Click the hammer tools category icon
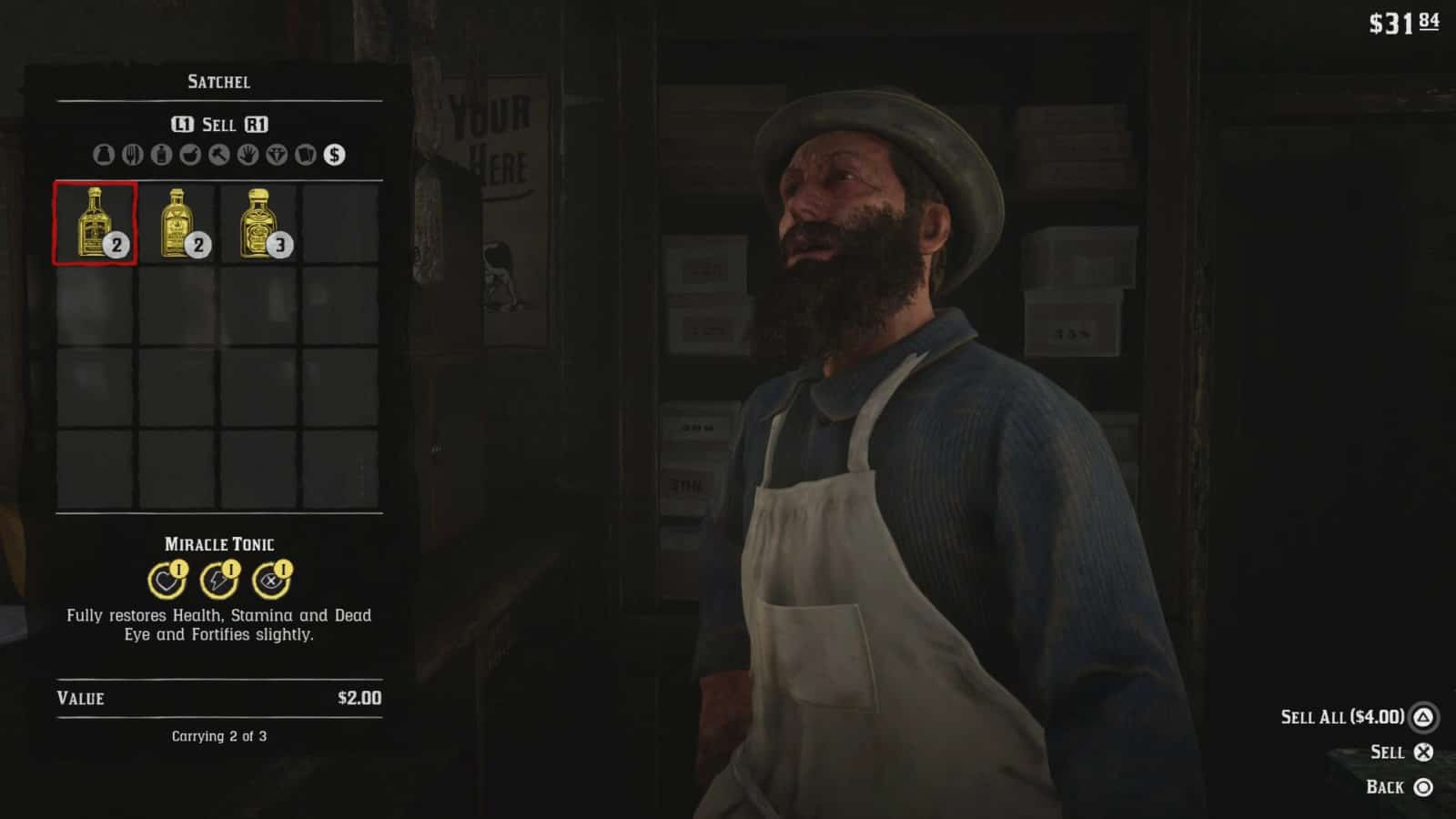Image resolution: width=1456 pixels, height=819 pixels. click(220, 155)
